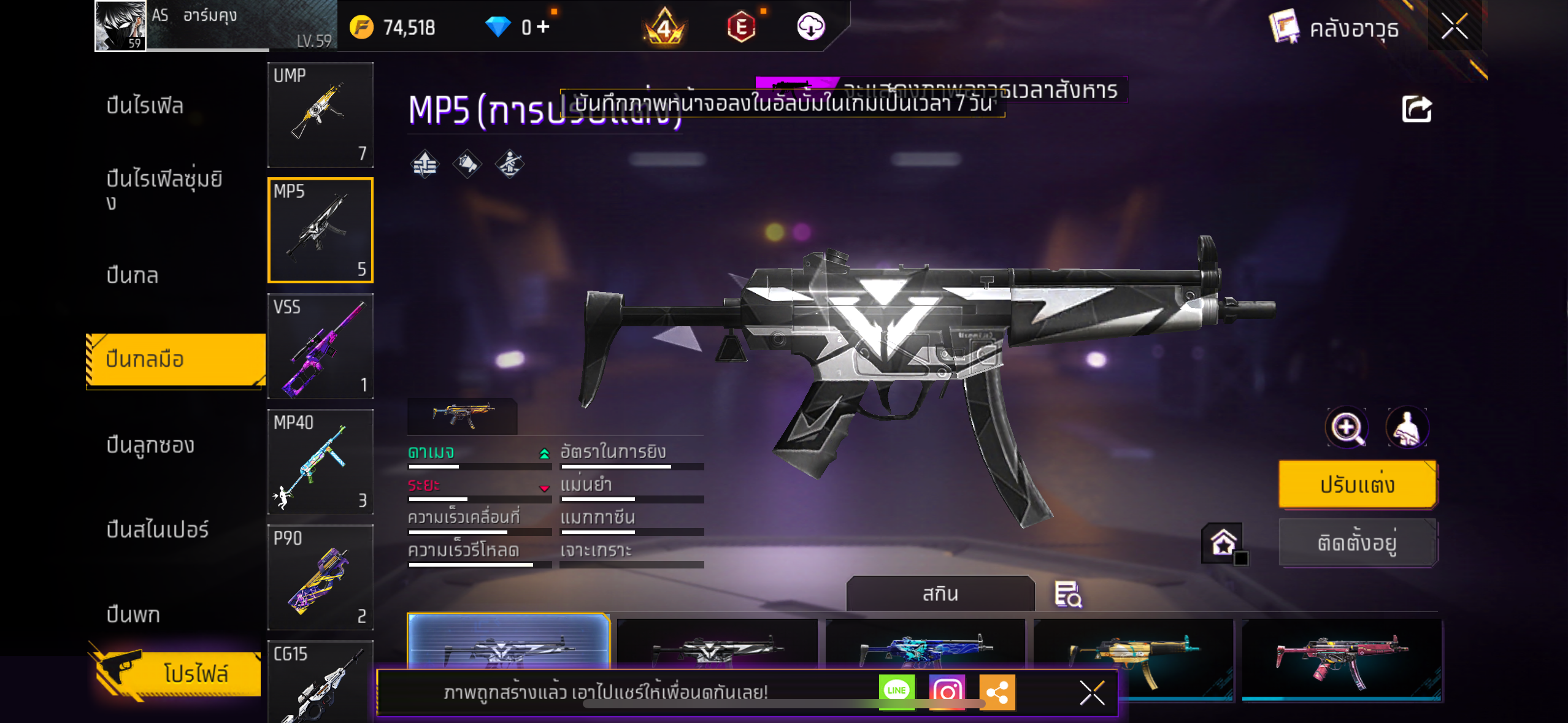The height and width of the screenshot is (723, 1568).
Task: Share the screenshot via LINE
Action: click(x=896, y=691)
